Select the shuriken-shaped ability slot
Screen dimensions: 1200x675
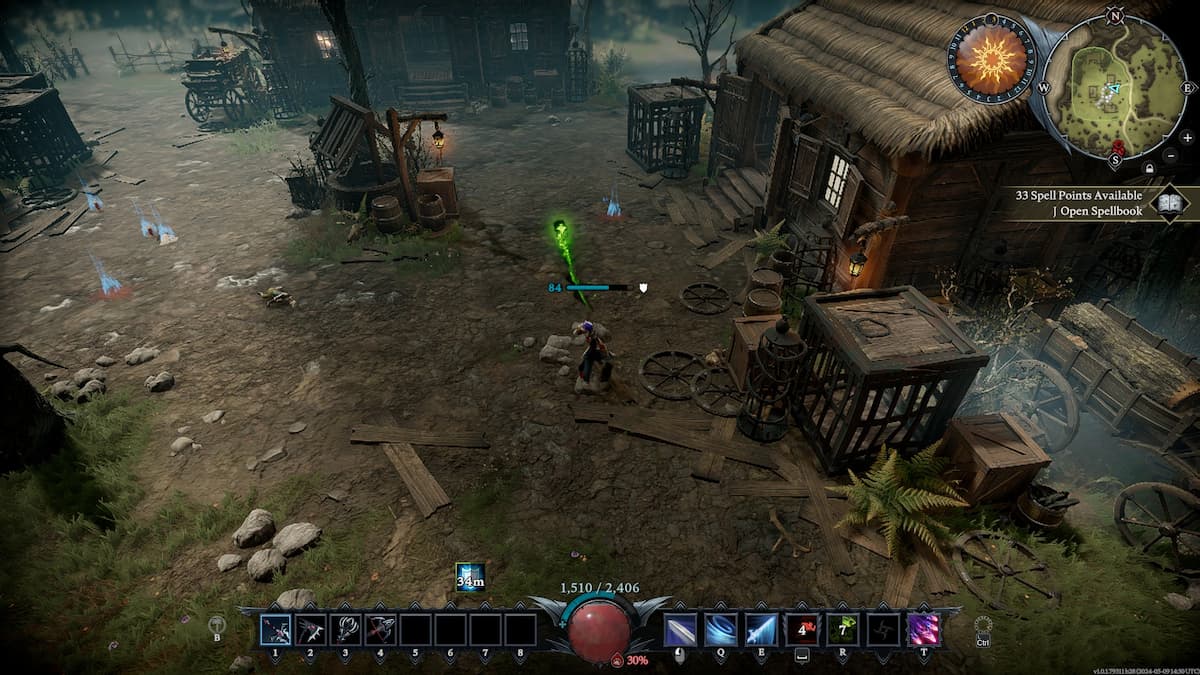point(882,630)
